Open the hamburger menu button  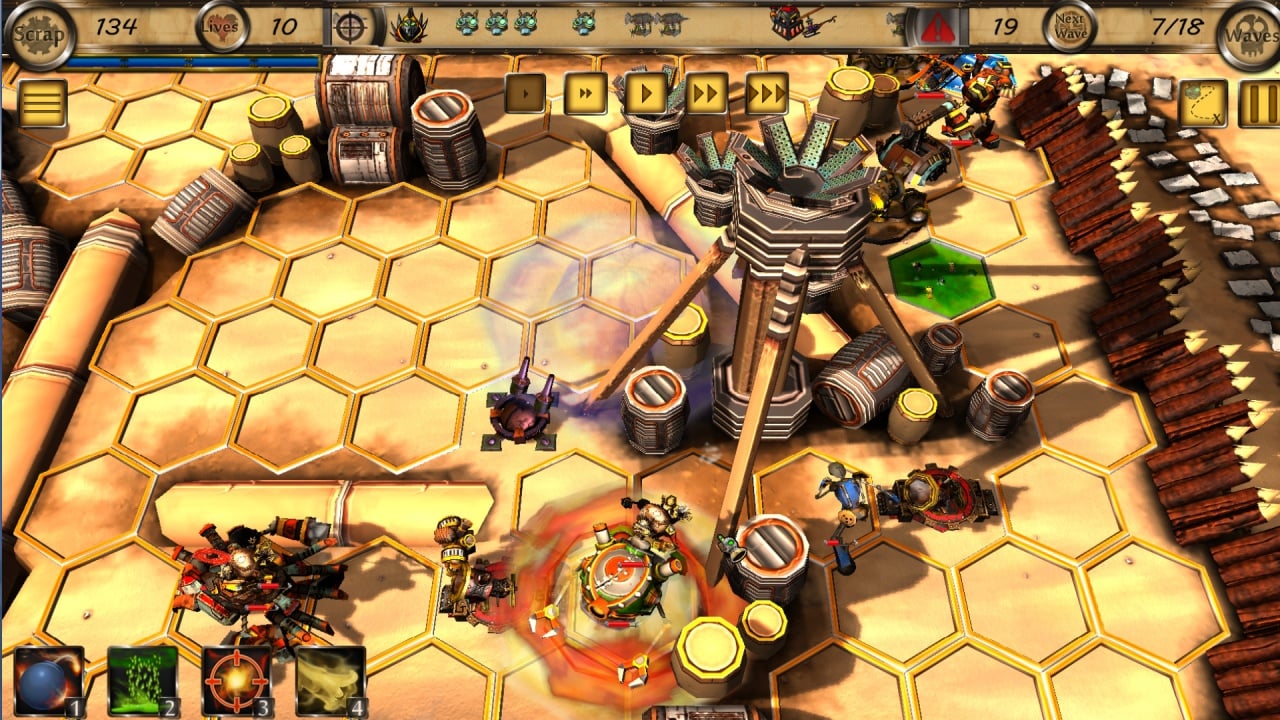[x=42, y=103]
